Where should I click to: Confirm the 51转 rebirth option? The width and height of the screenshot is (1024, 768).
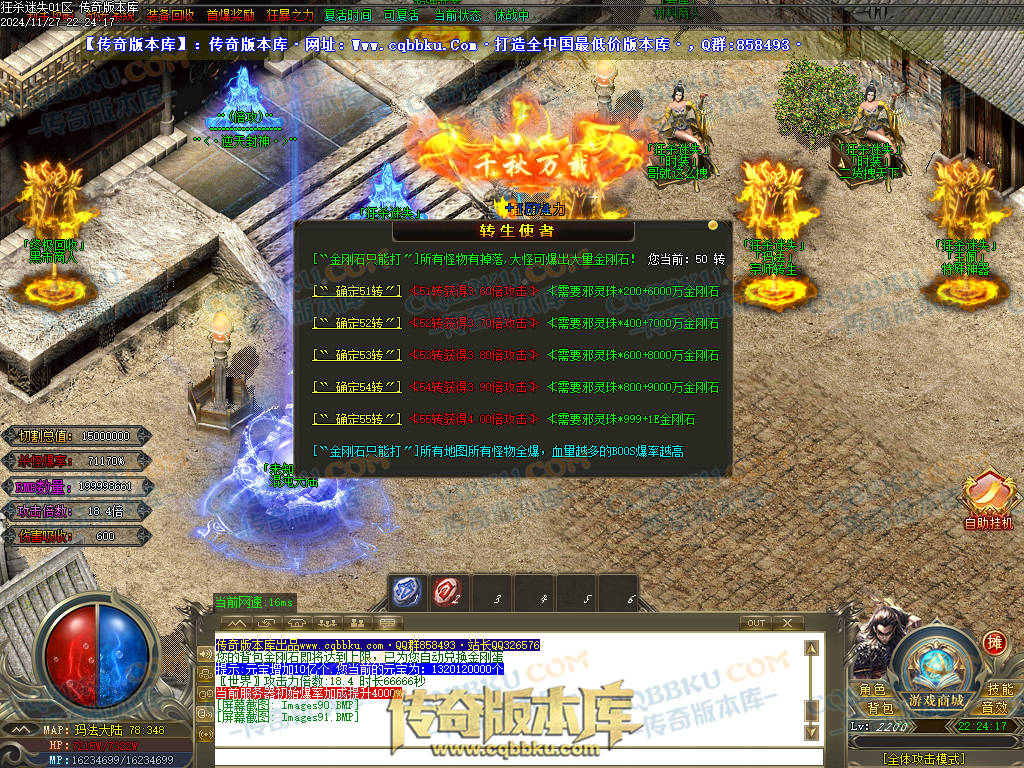tap(357, 291)
